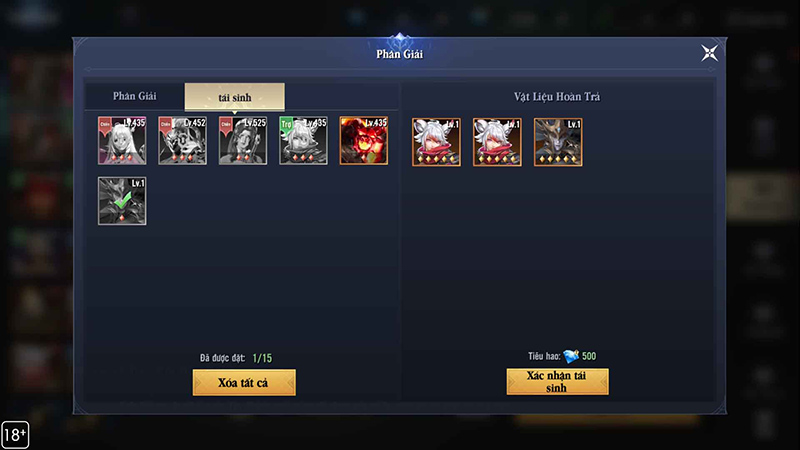Viewport: 800px width, 450px height.
Task: Confirm with Xác nhận tái sinh button
Action: [557, 382]
